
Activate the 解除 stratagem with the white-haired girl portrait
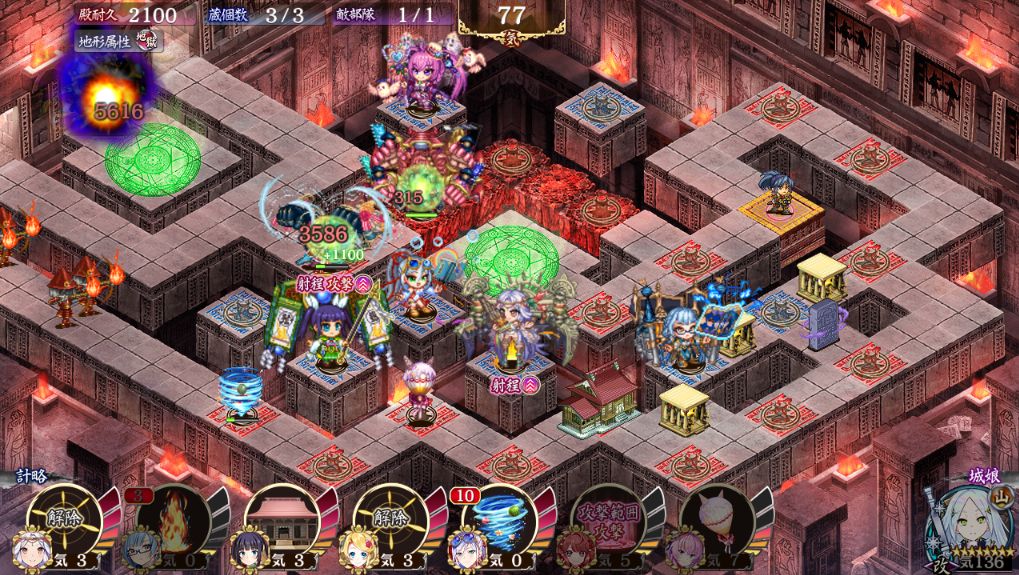point(61,520)
